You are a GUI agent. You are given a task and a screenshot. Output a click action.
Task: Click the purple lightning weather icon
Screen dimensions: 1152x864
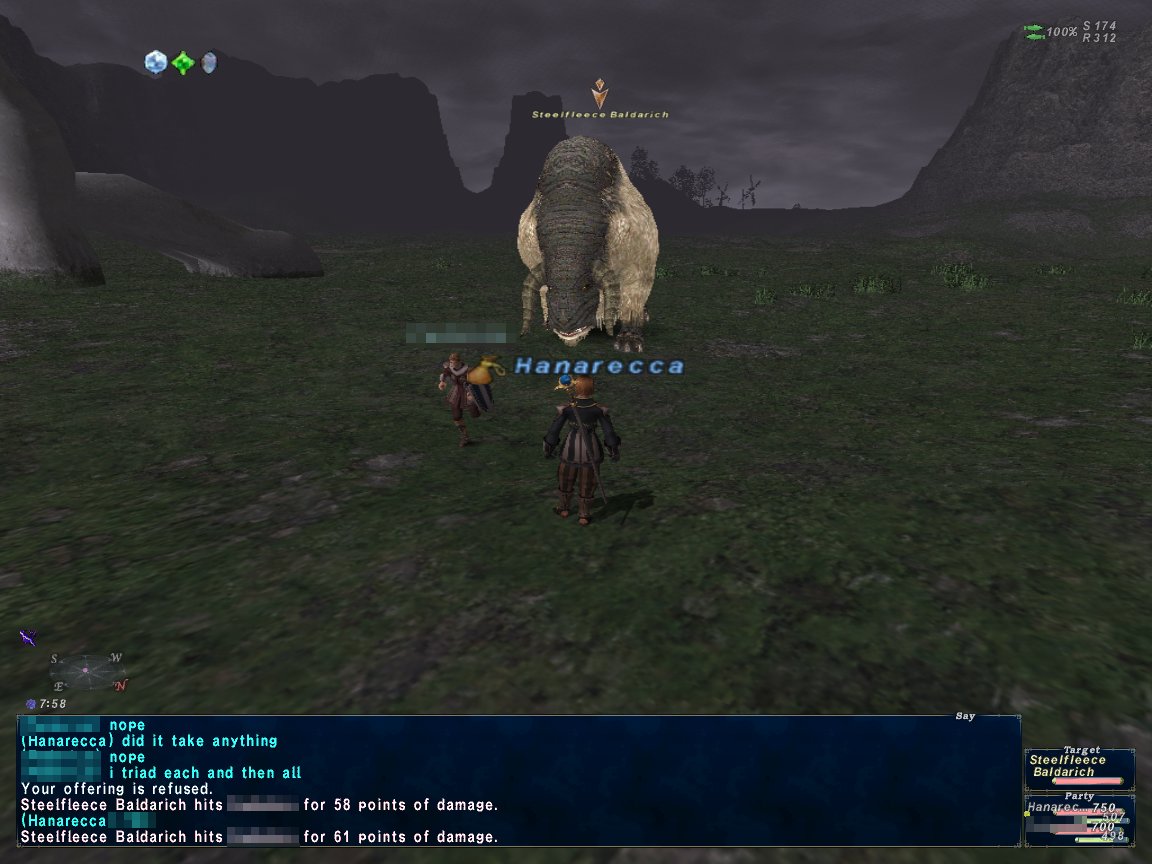(x=28, y=637)
